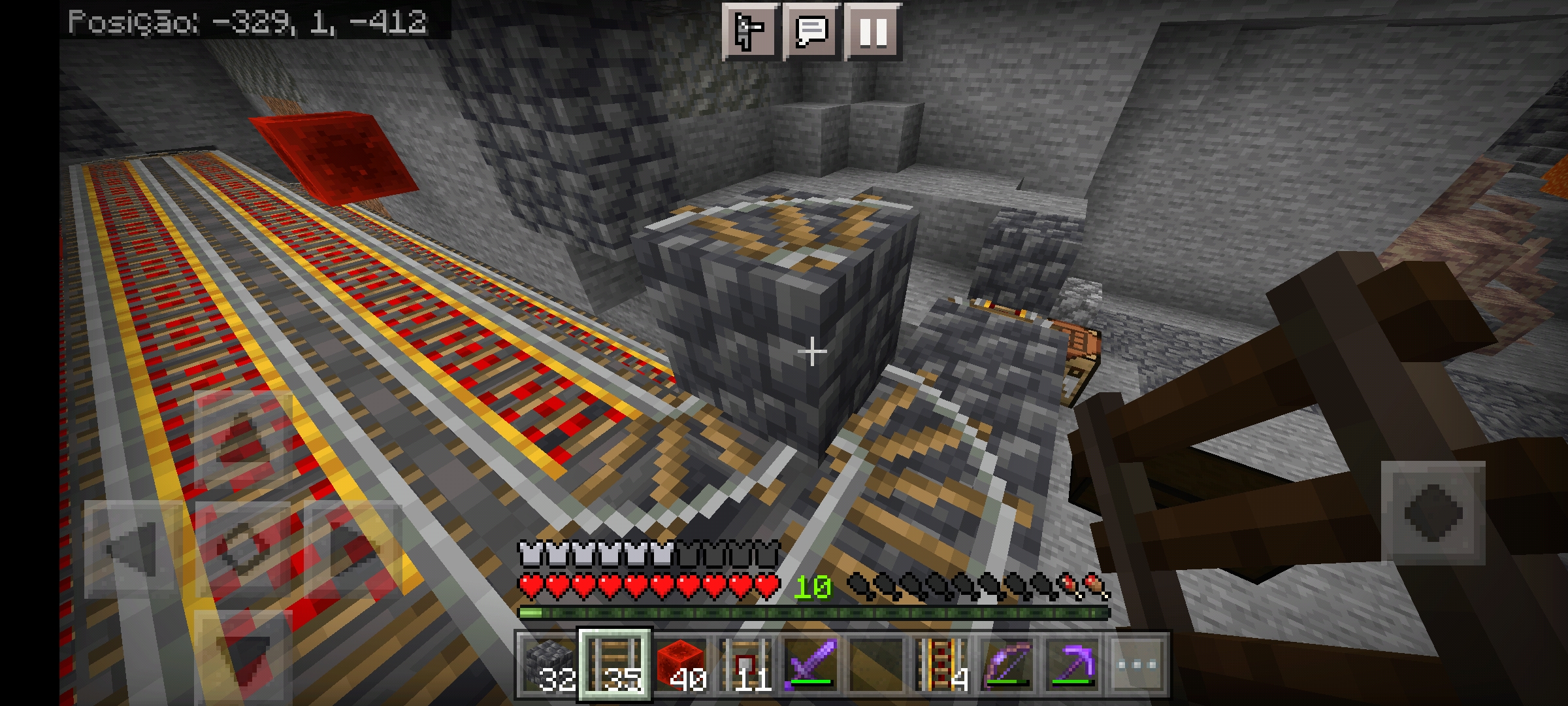The height and width of the screenshot is (706, 1568).
Task: Open the chat window
Action: click(x=811, y=31)
